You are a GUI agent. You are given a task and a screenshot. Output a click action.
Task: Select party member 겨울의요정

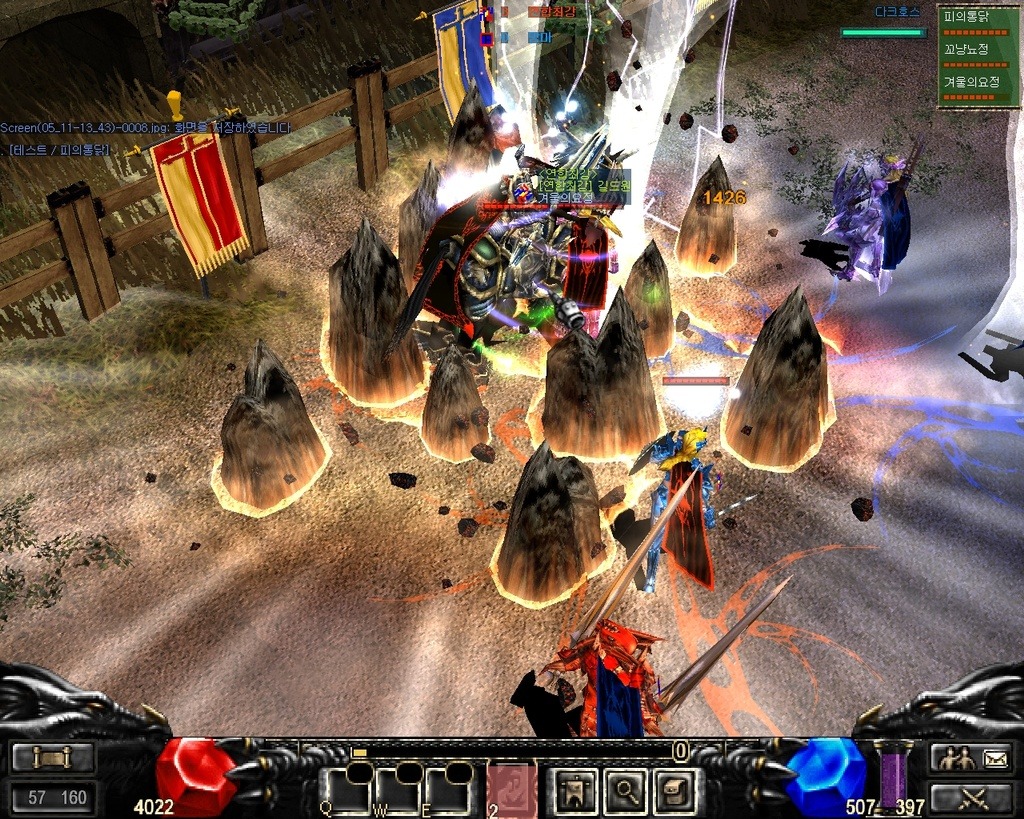(x=978, y=81)
